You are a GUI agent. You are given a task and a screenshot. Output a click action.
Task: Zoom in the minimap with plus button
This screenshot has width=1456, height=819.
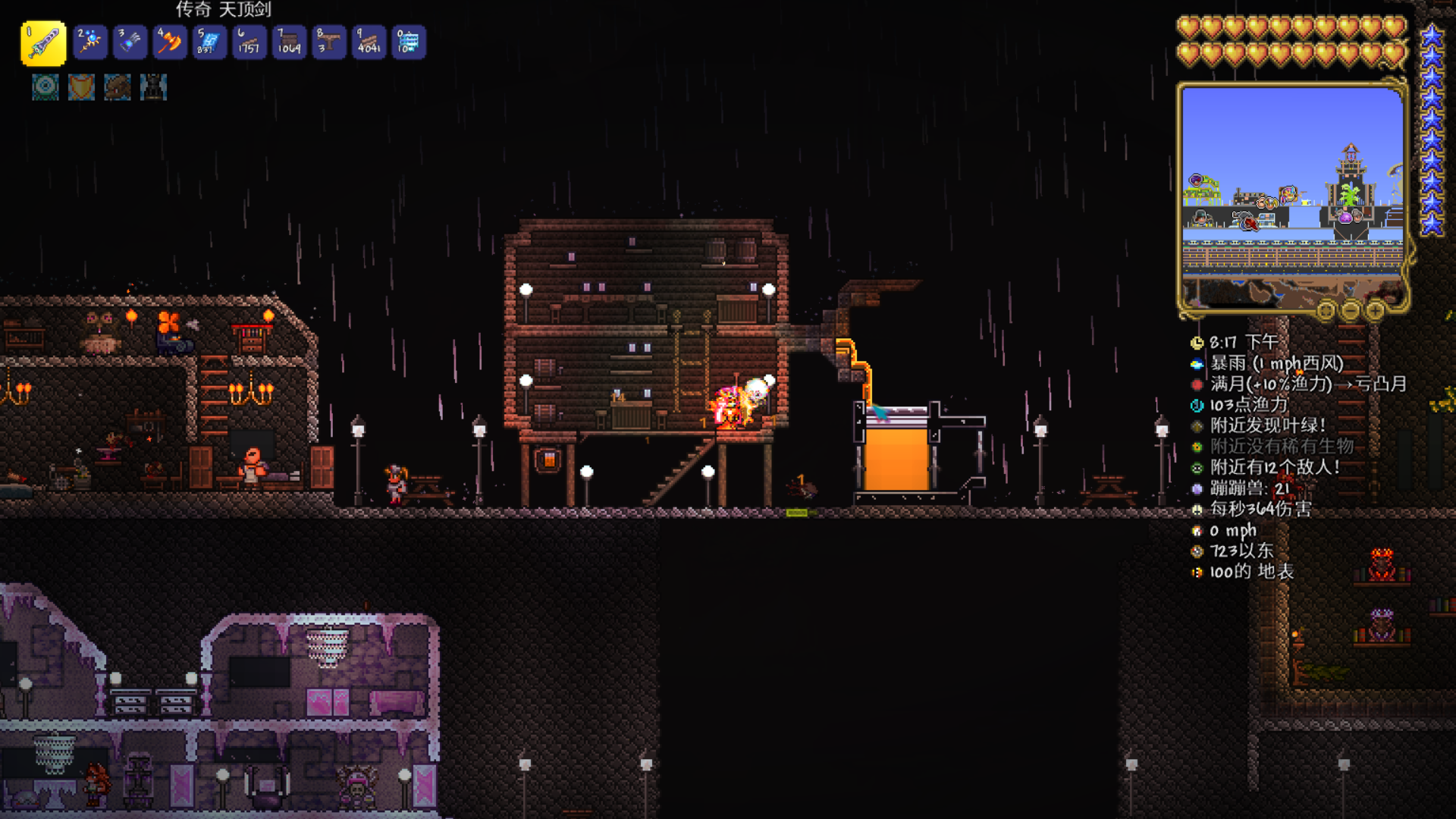click(x=1376, y=310)
